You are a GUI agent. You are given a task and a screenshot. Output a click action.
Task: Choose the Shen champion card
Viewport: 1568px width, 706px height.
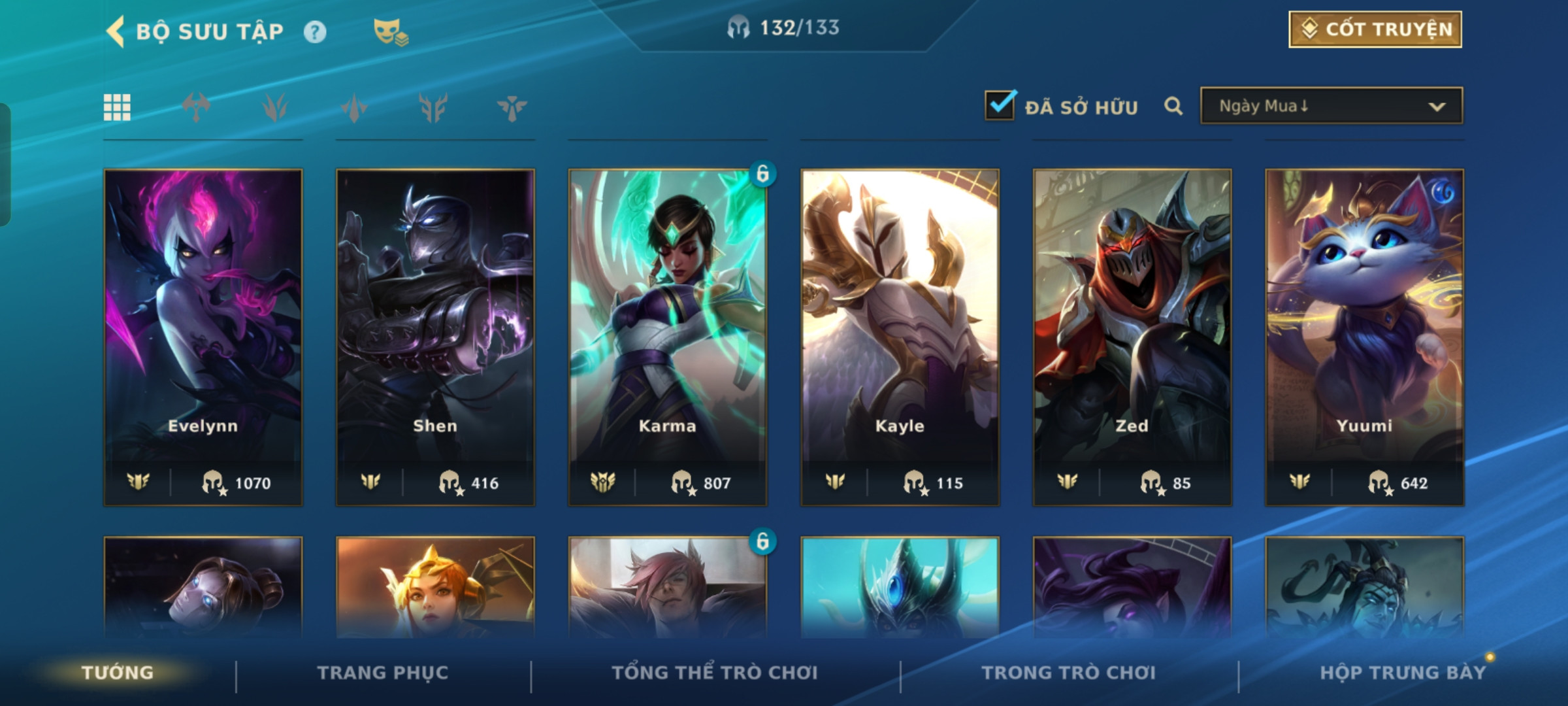(x=435, y=337)
